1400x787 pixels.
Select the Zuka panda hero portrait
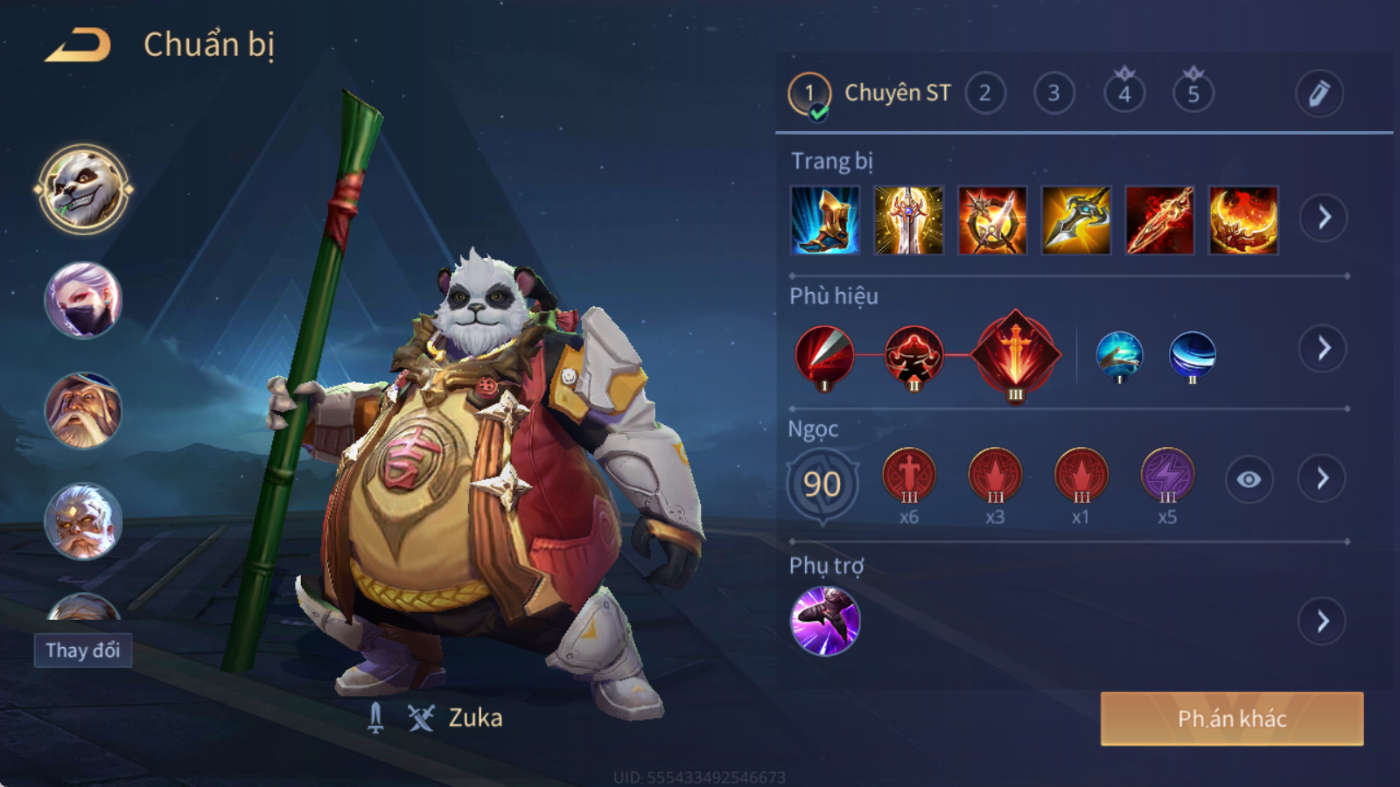click(83, 188)
